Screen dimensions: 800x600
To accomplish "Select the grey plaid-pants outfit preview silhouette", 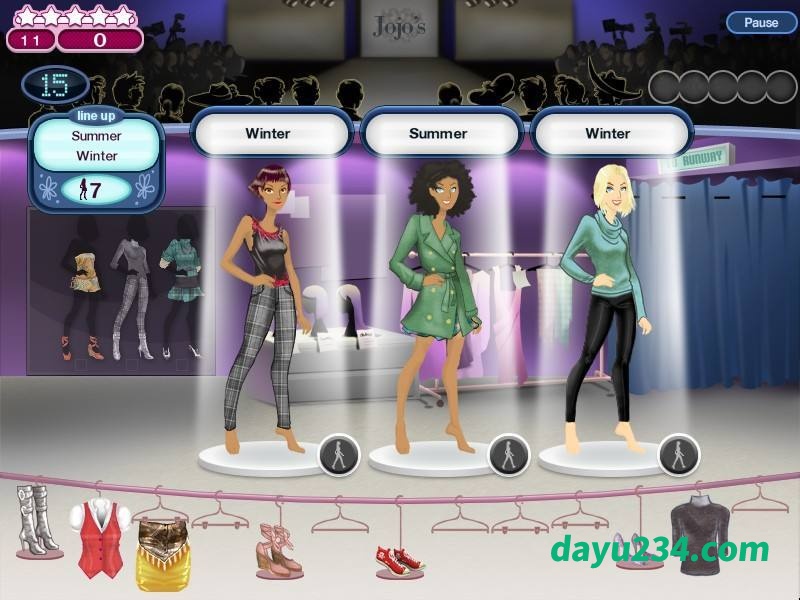I will pyautogui.click(x=127, y=285).
